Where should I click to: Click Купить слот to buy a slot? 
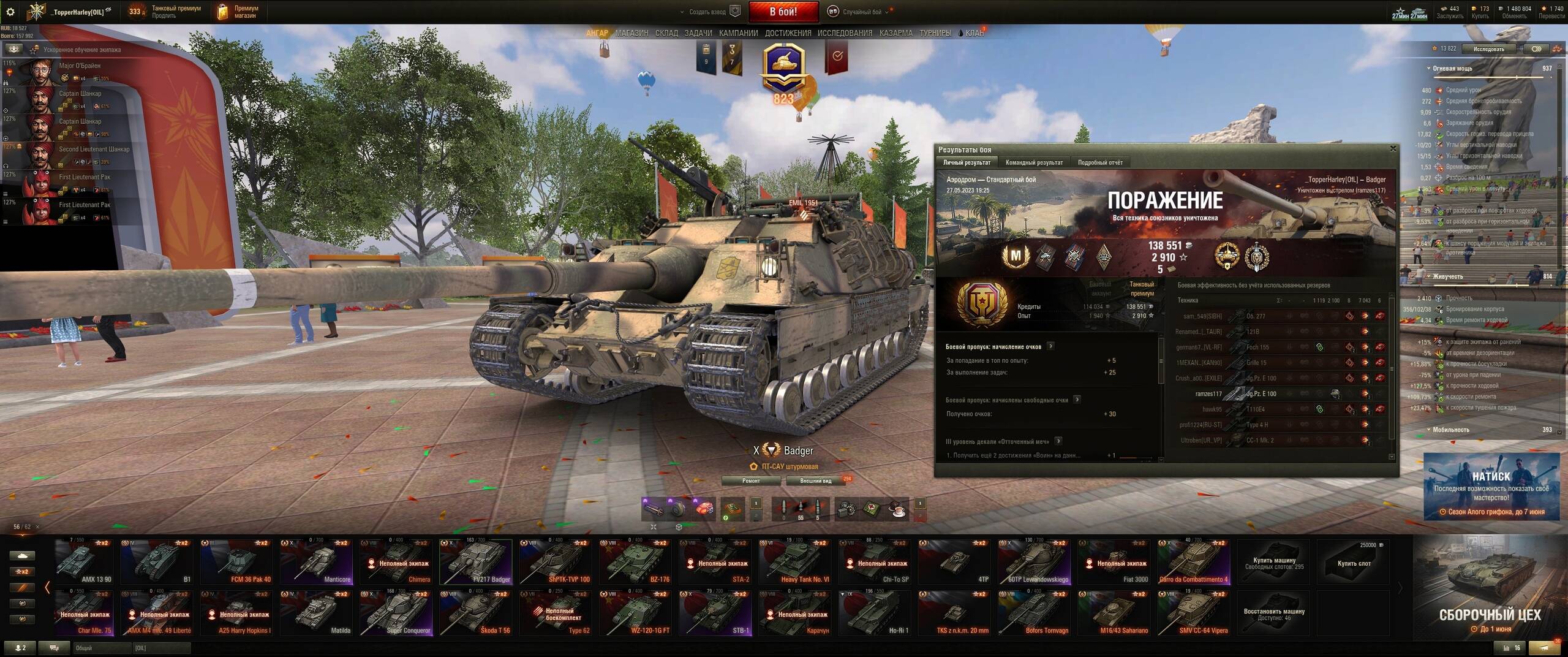(1354, 562)
